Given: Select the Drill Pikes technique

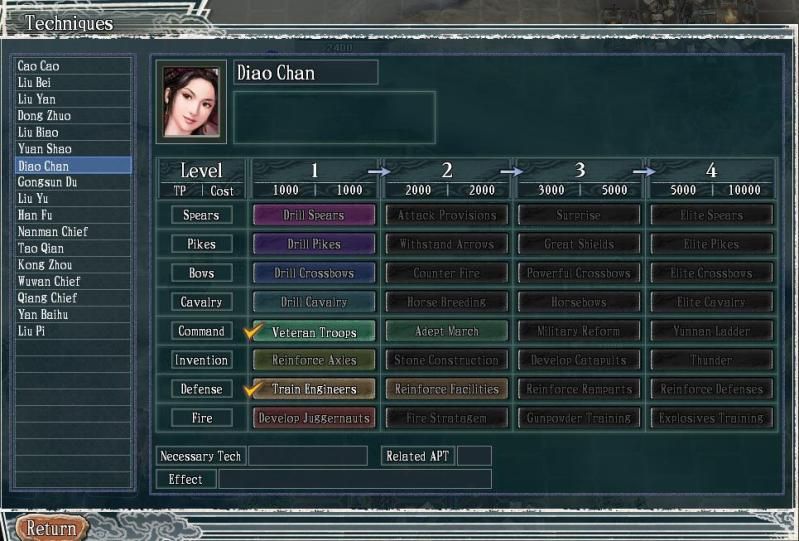Looking at the screenshot, I should pos(314,244).
